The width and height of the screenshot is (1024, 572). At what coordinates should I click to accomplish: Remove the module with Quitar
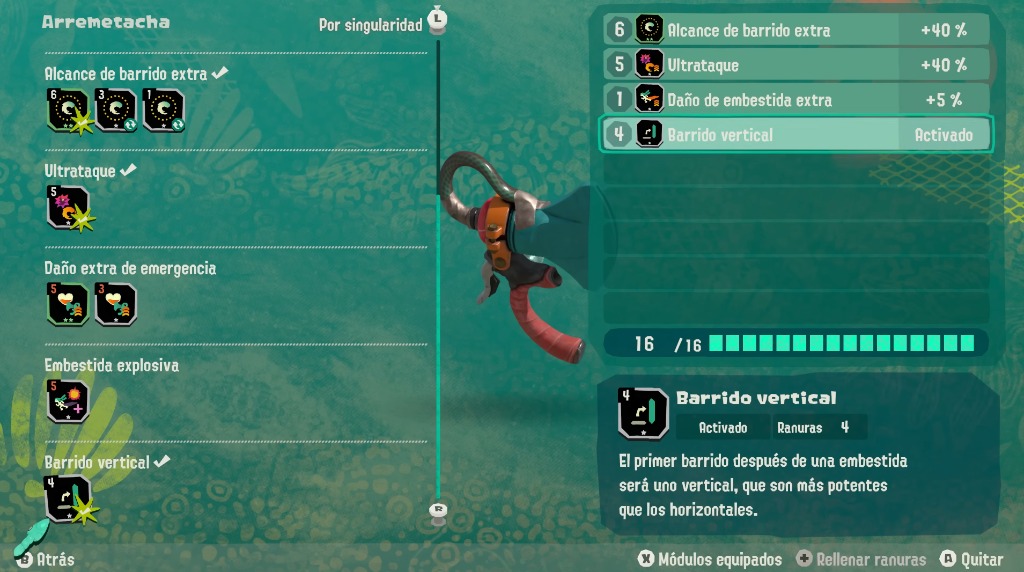click(x=973, y=559)
